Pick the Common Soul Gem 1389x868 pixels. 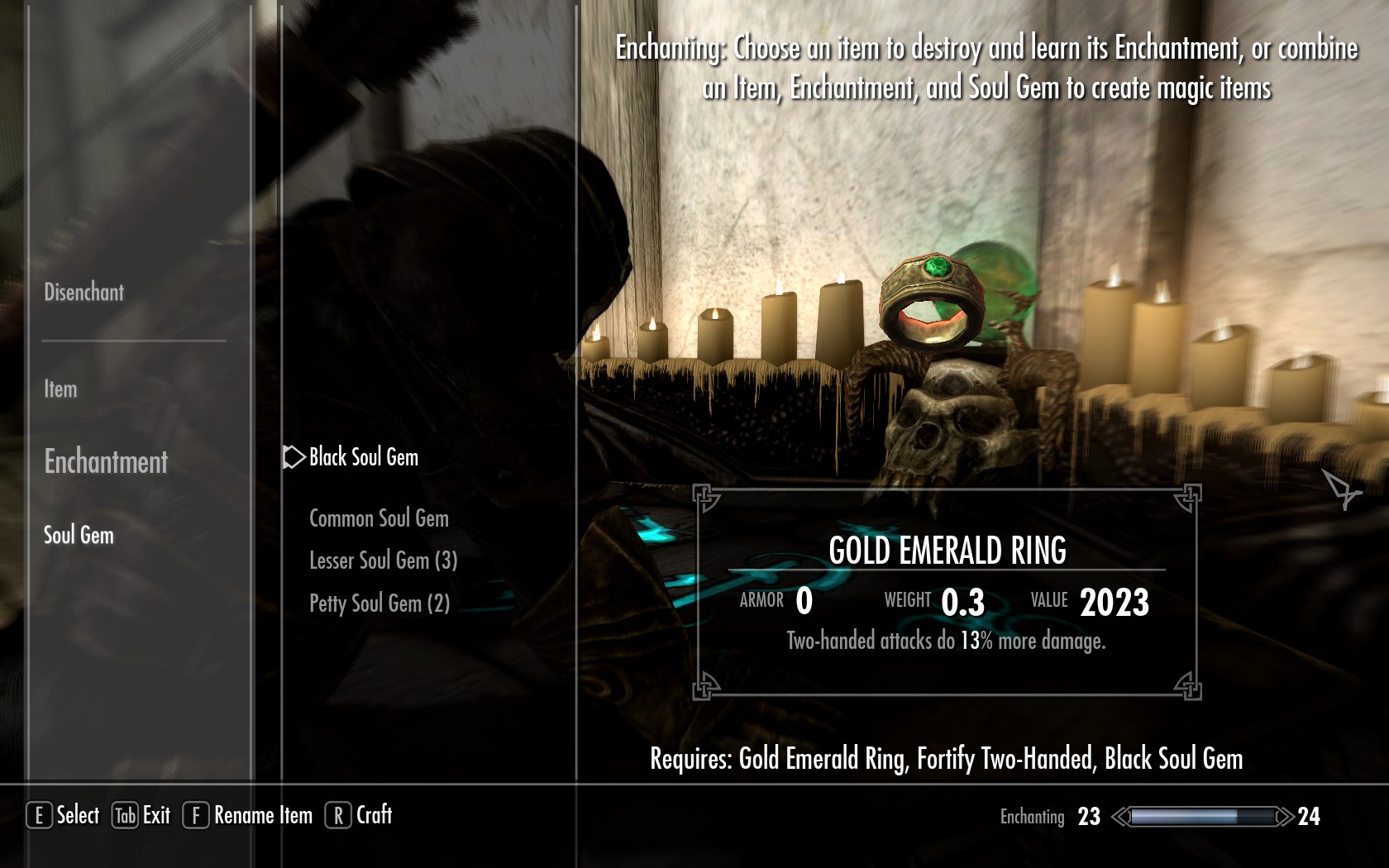pyautogui.click(x=379, y=518)
